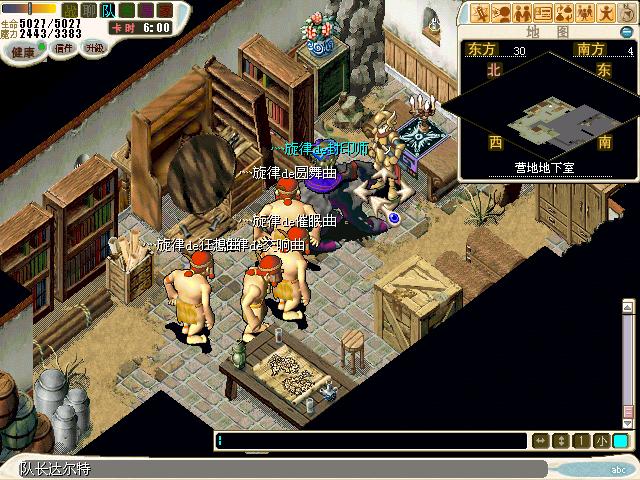Click the 升級 level-up button
The height and width of the screenshot is (480, 640).
coord(96,48)
